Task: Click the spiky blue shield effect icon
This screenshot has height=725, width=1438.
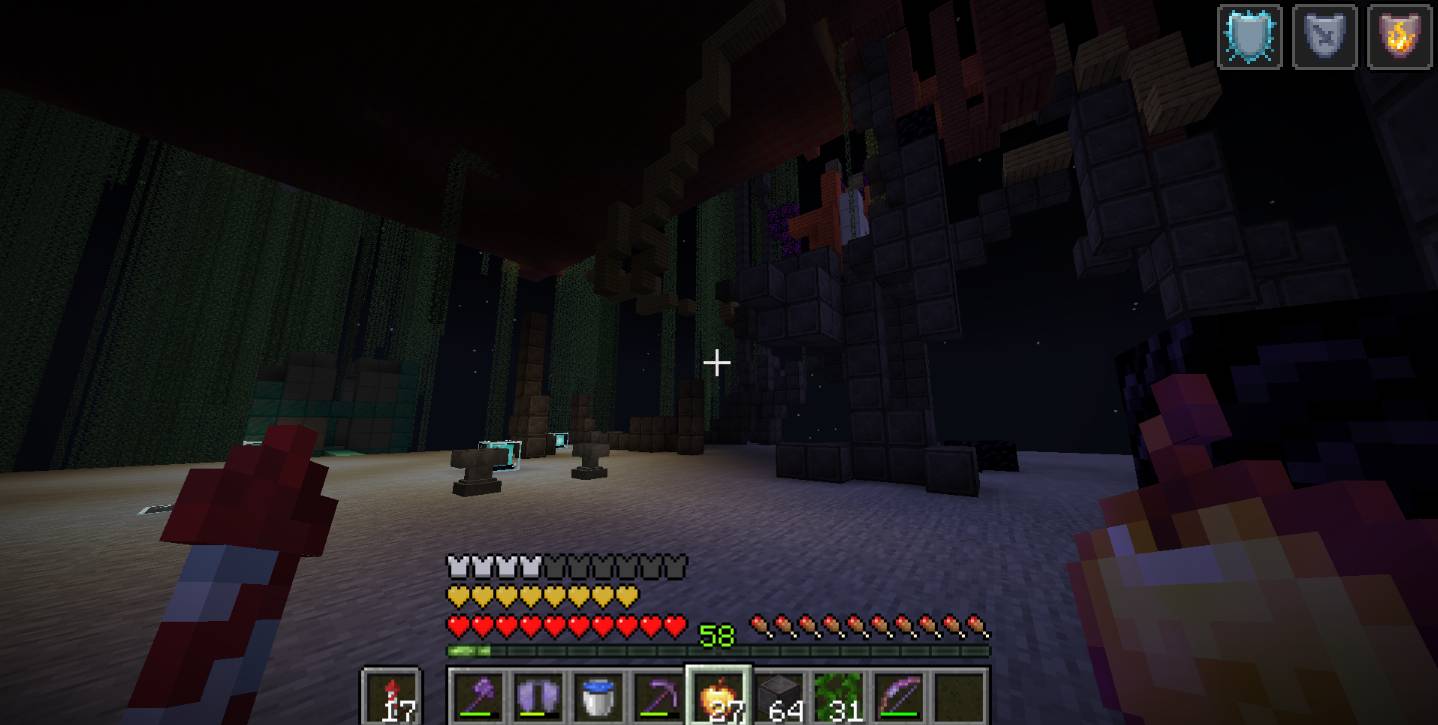Action: click(1249, 37)
